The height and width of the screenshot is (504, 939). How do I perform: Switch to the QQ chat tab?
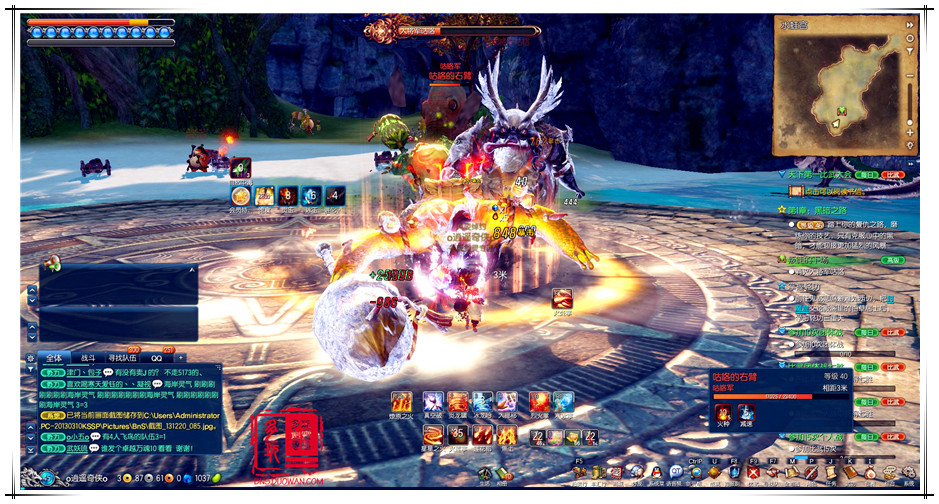point(157,357)
